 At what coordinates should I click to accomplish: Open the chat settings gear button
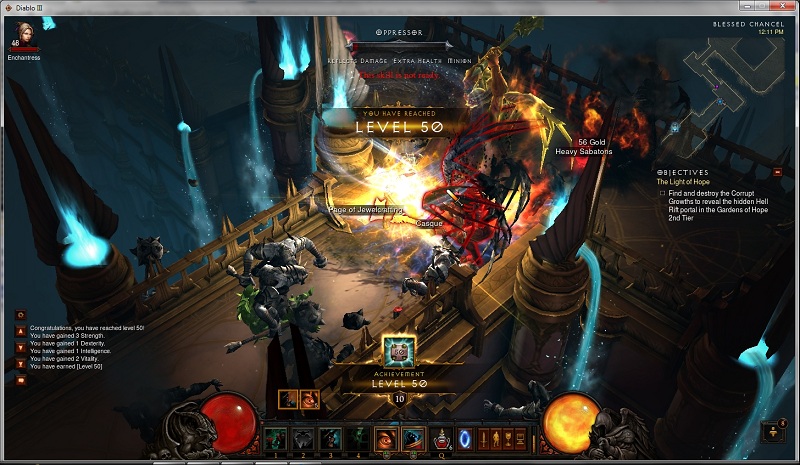pyautogui.click(x=20, y=315)
